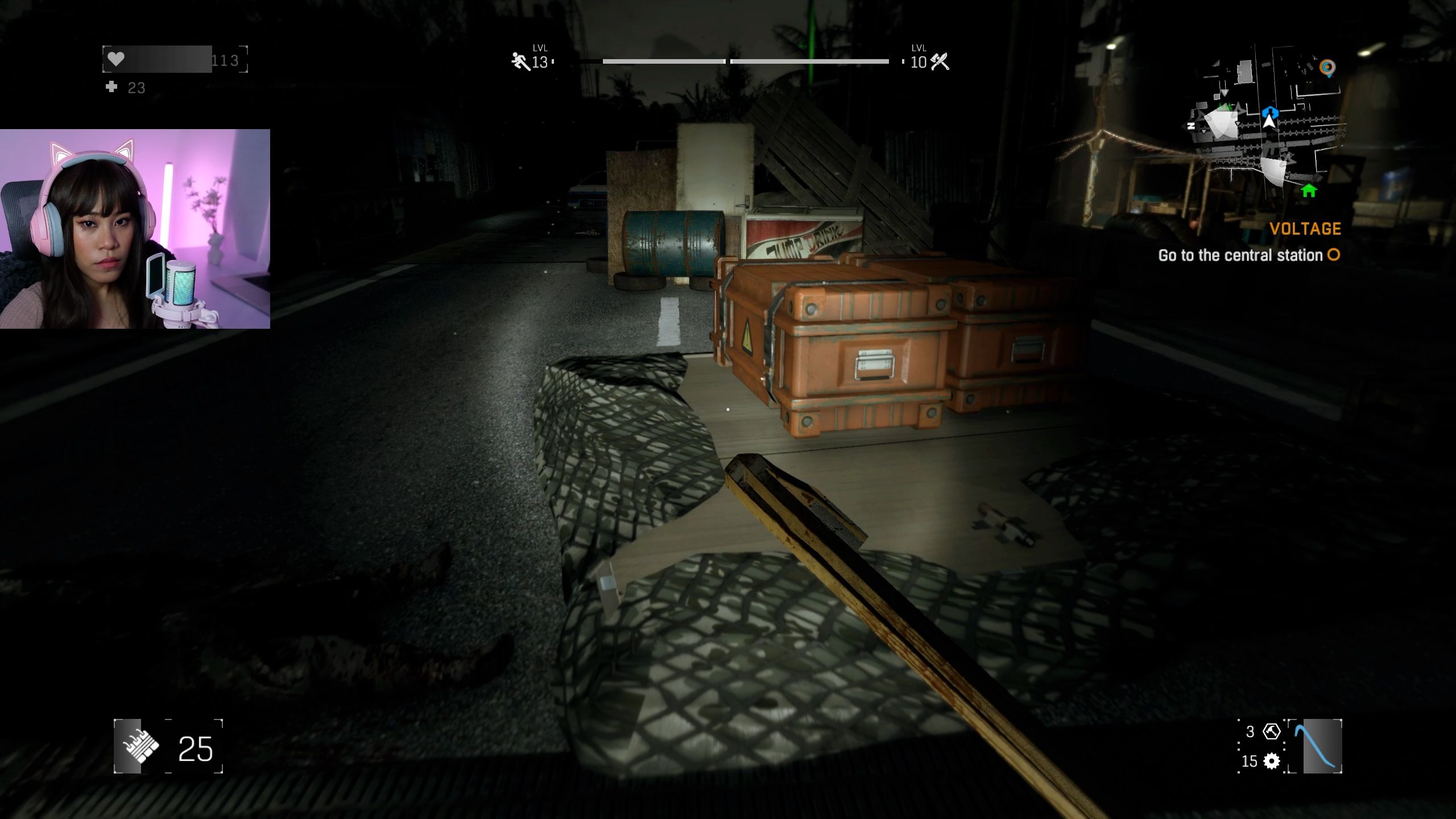Click the green safe house marker
This screenshot has height=819, width=1456.
point(1309,191)
